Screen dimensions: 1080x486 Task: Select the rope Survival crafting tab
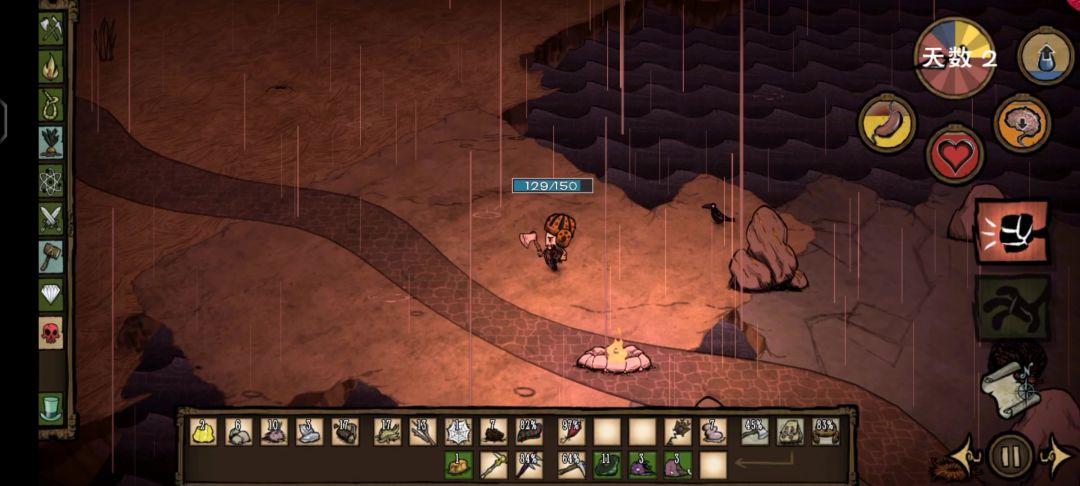pyautogui.click(x=51, y=104)
